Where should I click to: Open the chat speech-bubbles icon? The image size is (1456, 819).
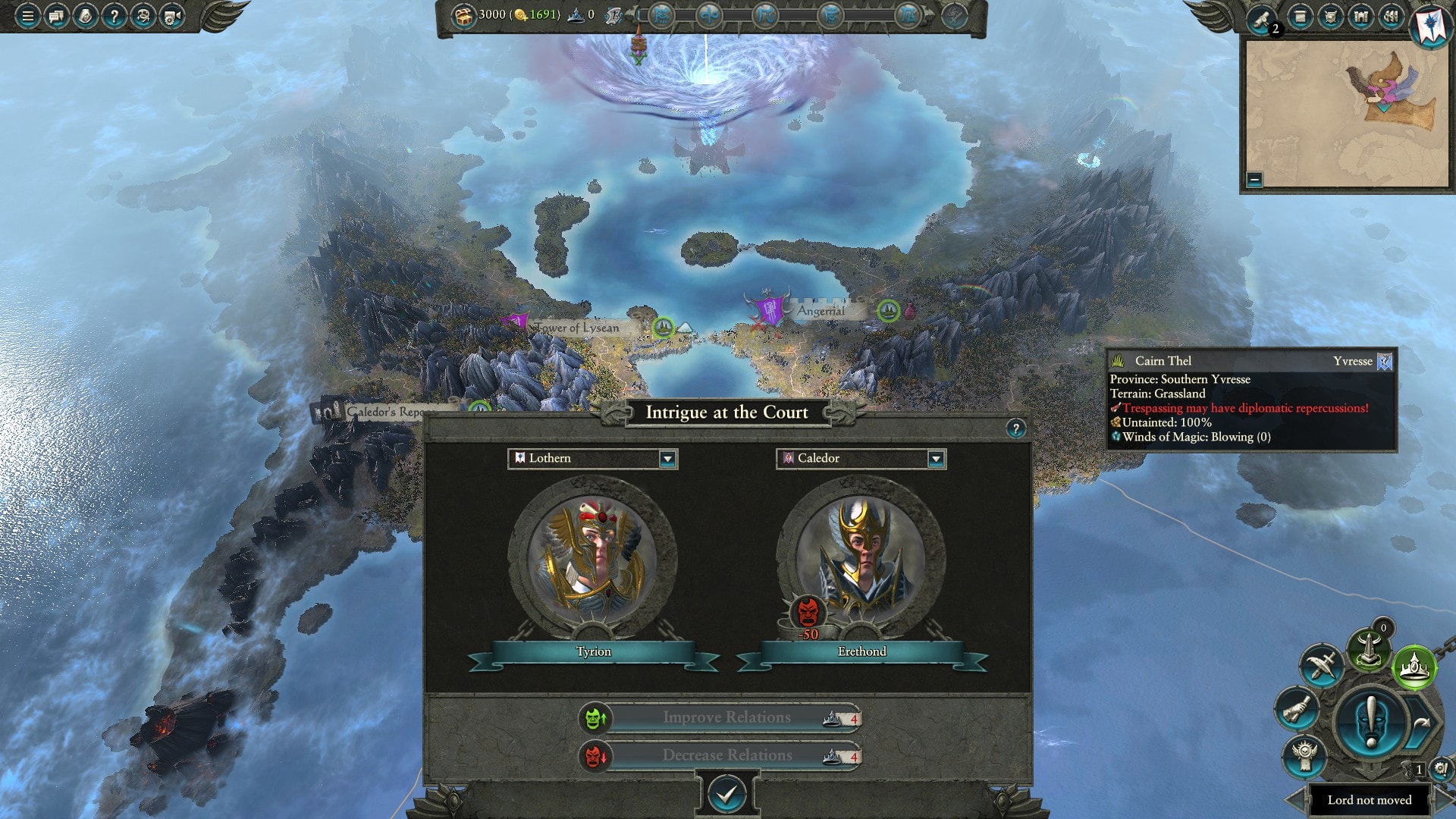pyautogui.click(x=56, y=15)
